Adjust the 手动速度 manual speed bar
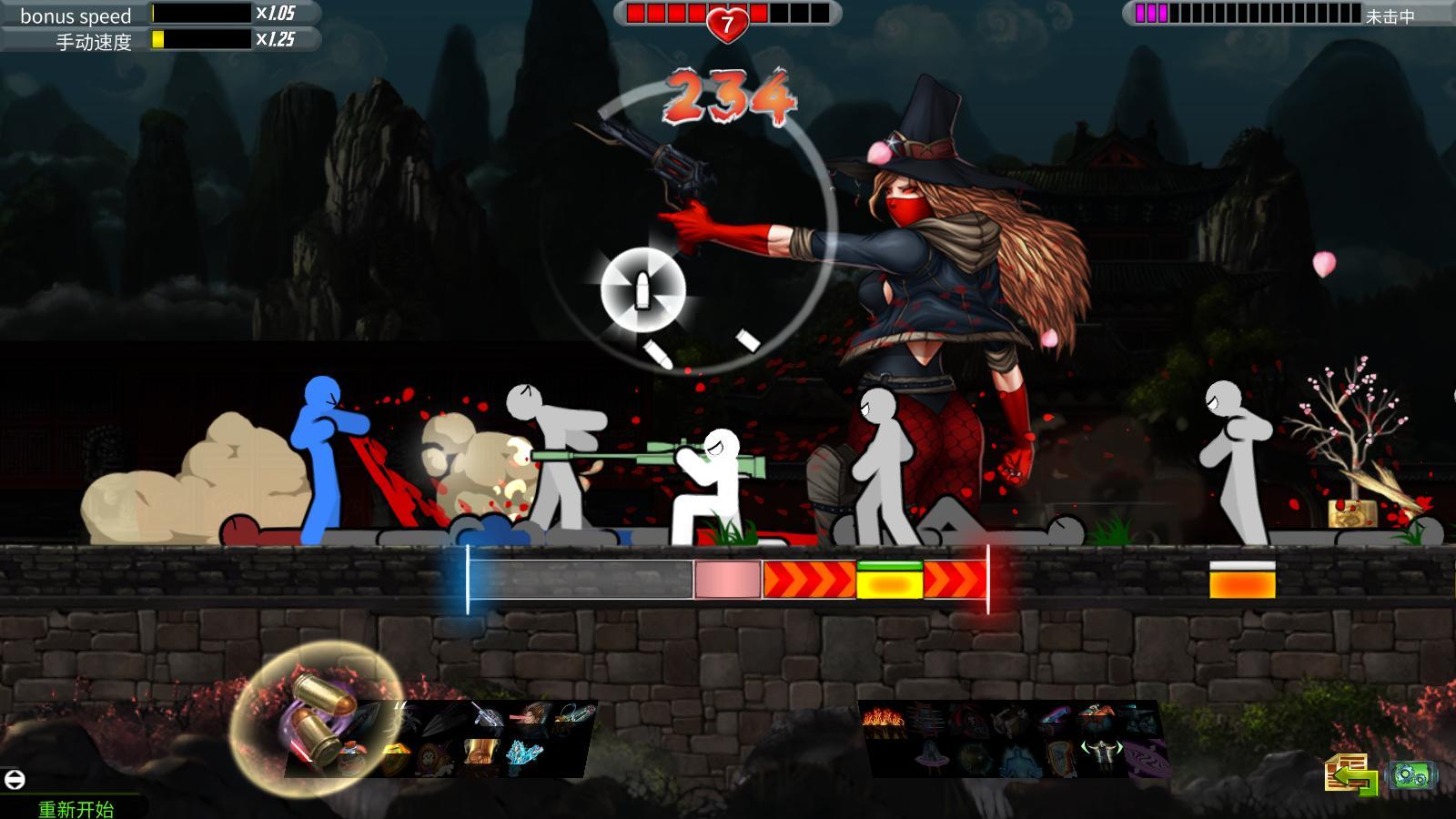1456x819 pixels. (200, 39)
